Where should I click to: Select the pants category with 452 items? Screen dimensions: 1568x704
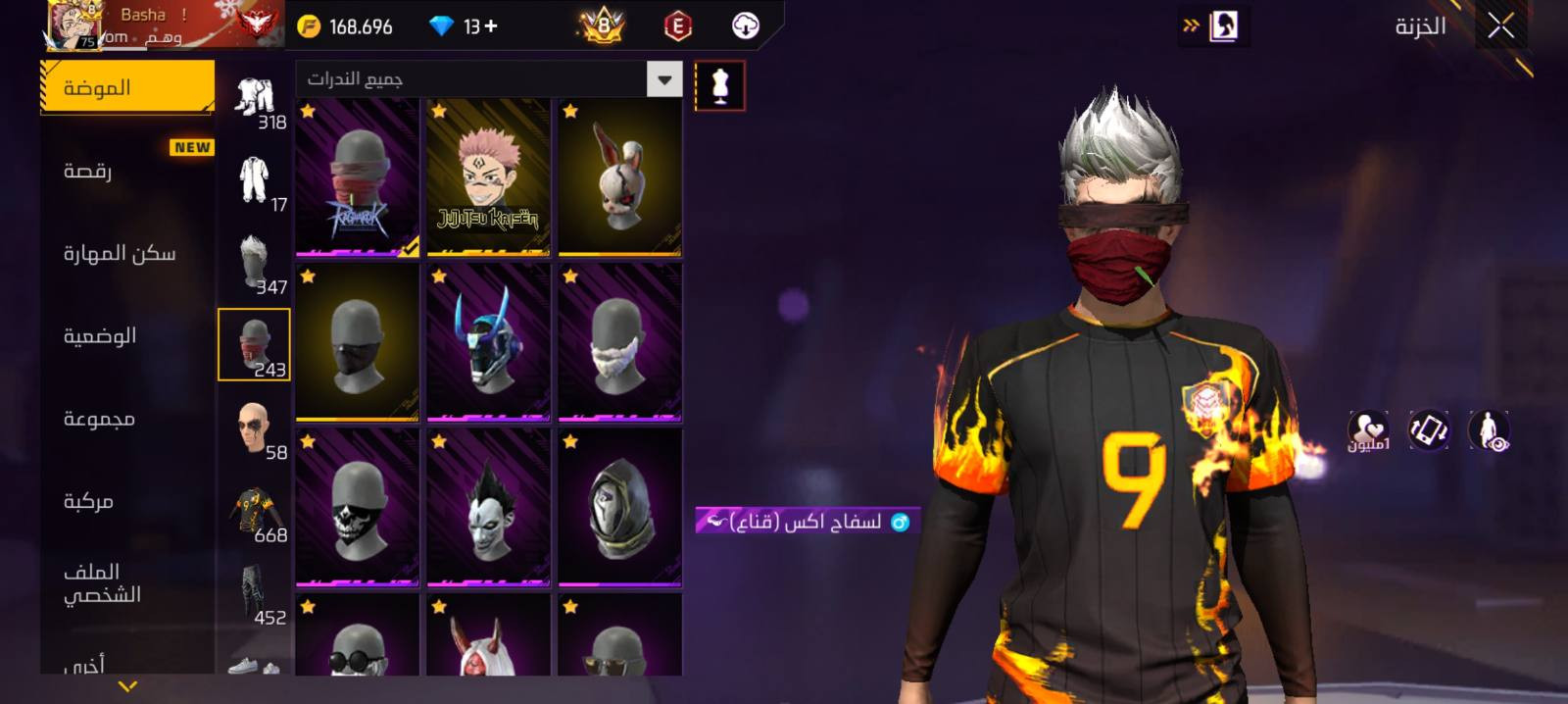tap(255, 594)
